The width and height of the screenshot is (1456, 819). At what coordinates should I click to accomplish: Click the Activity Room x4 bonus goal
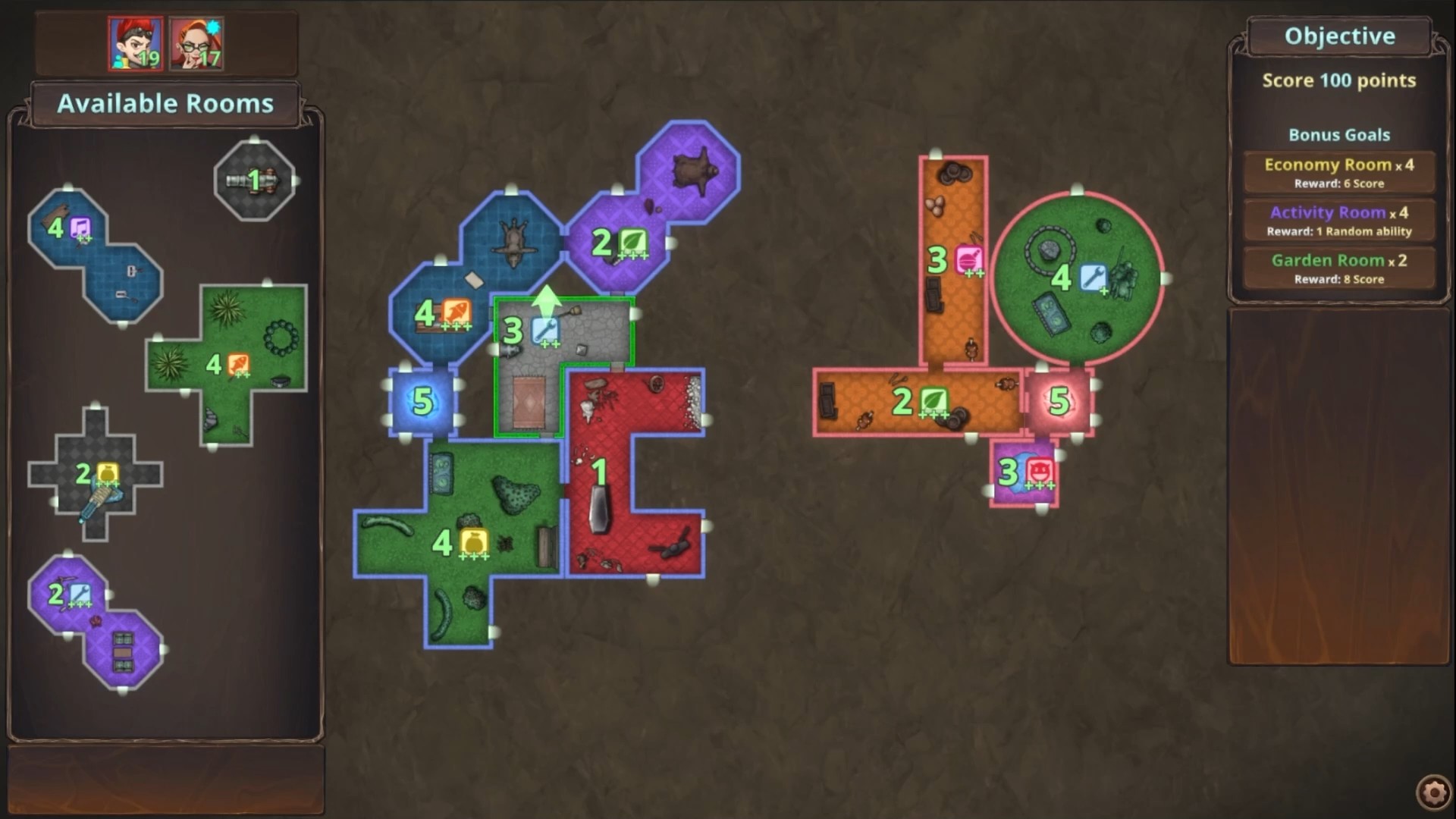click(1338, 220)
